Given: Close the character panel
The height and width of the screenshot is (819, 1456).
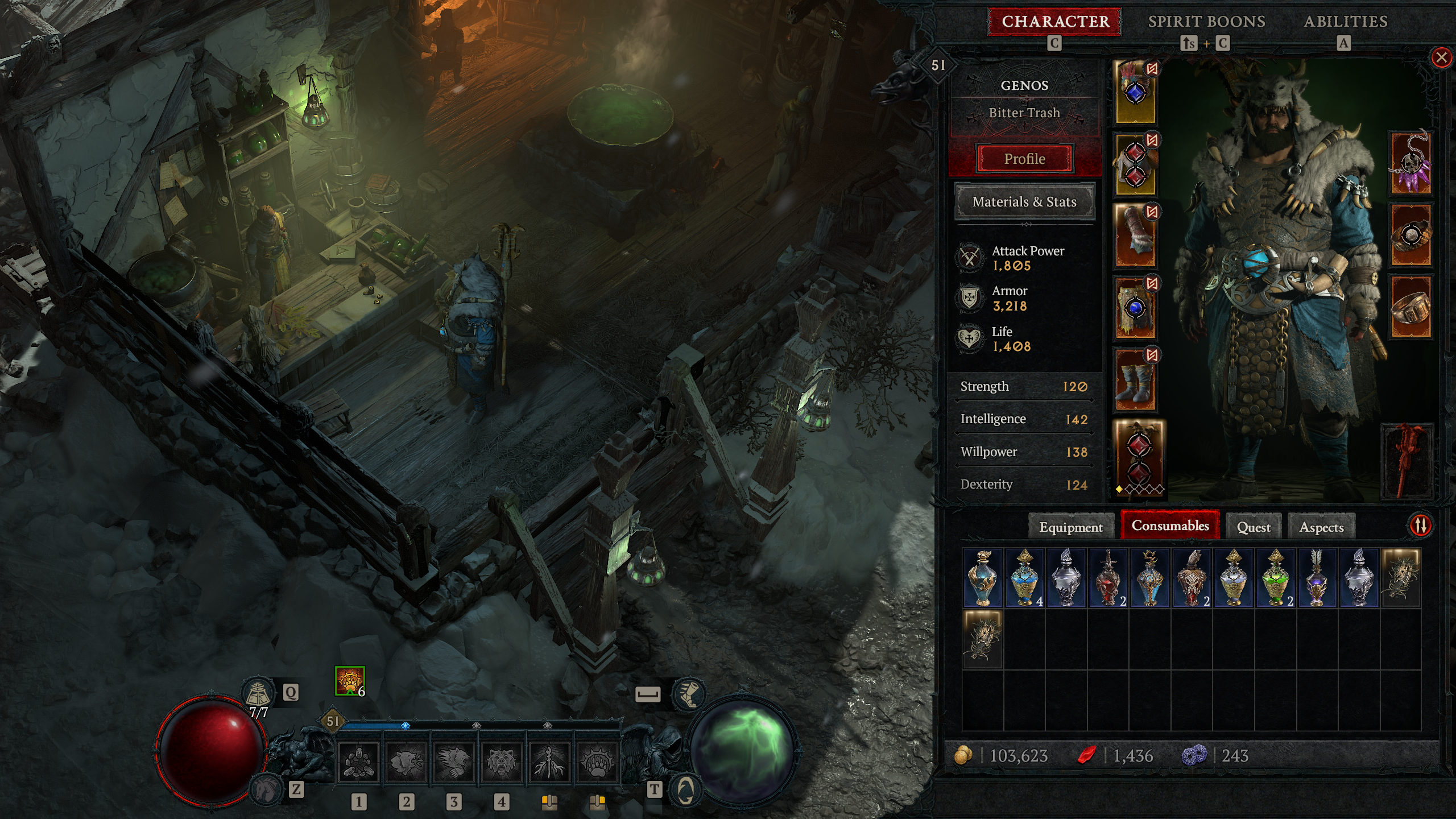Looking at the screenshot, I should (1441, 57).
